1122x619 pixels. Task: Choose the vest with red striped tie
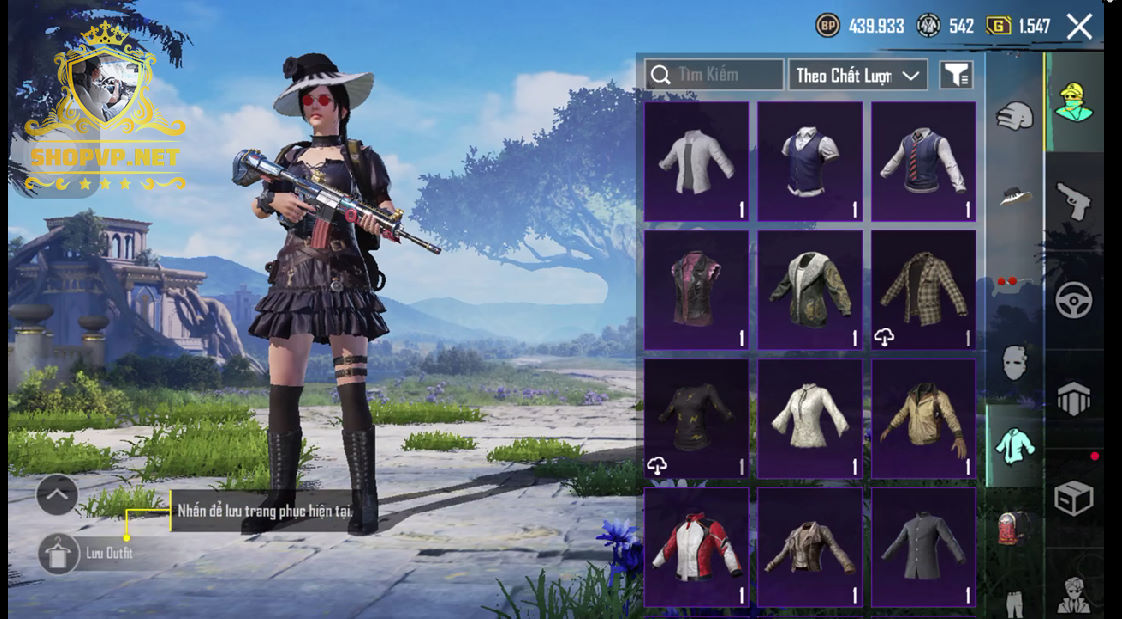[923, 161]
